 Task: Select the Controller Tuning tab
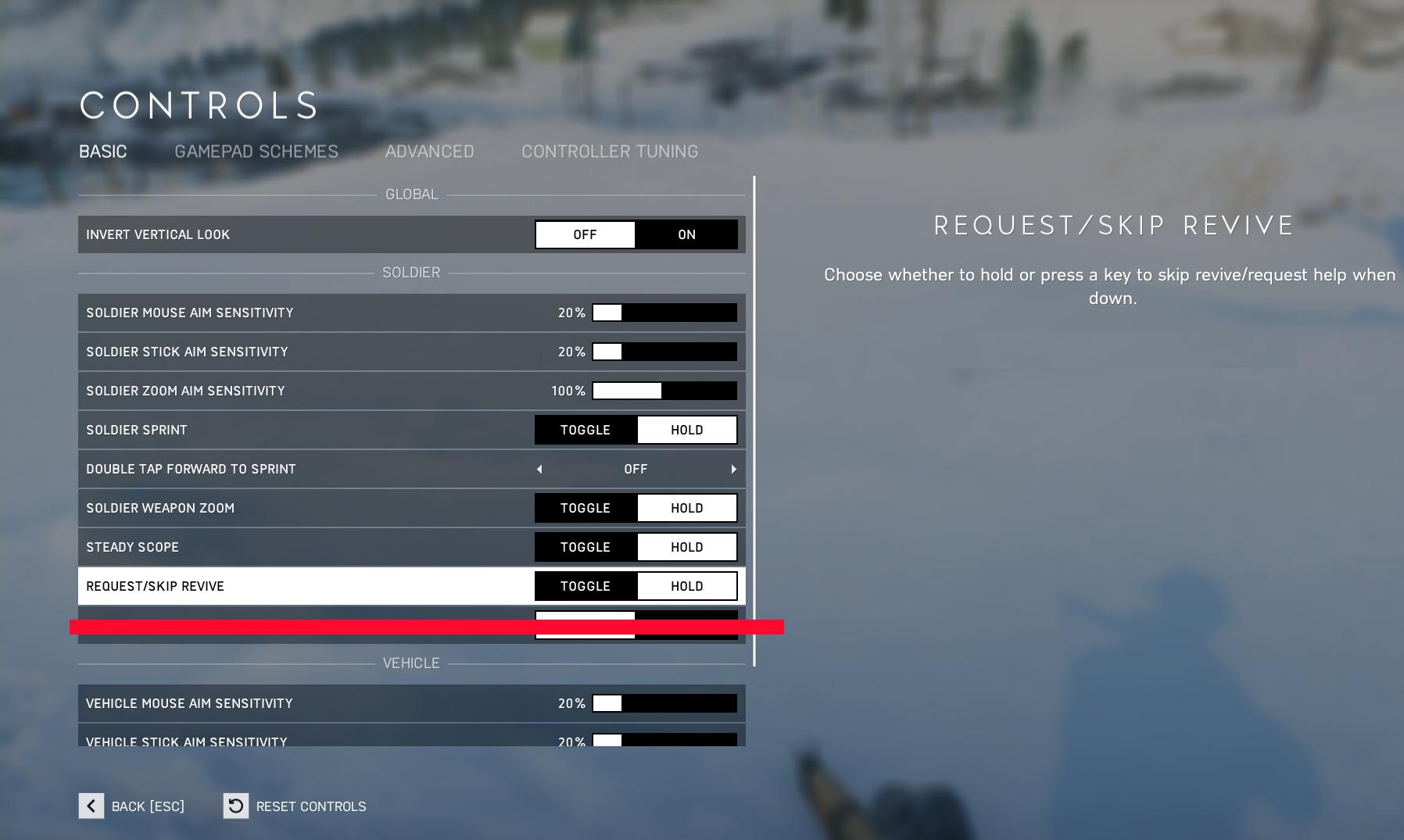[609, 152]
